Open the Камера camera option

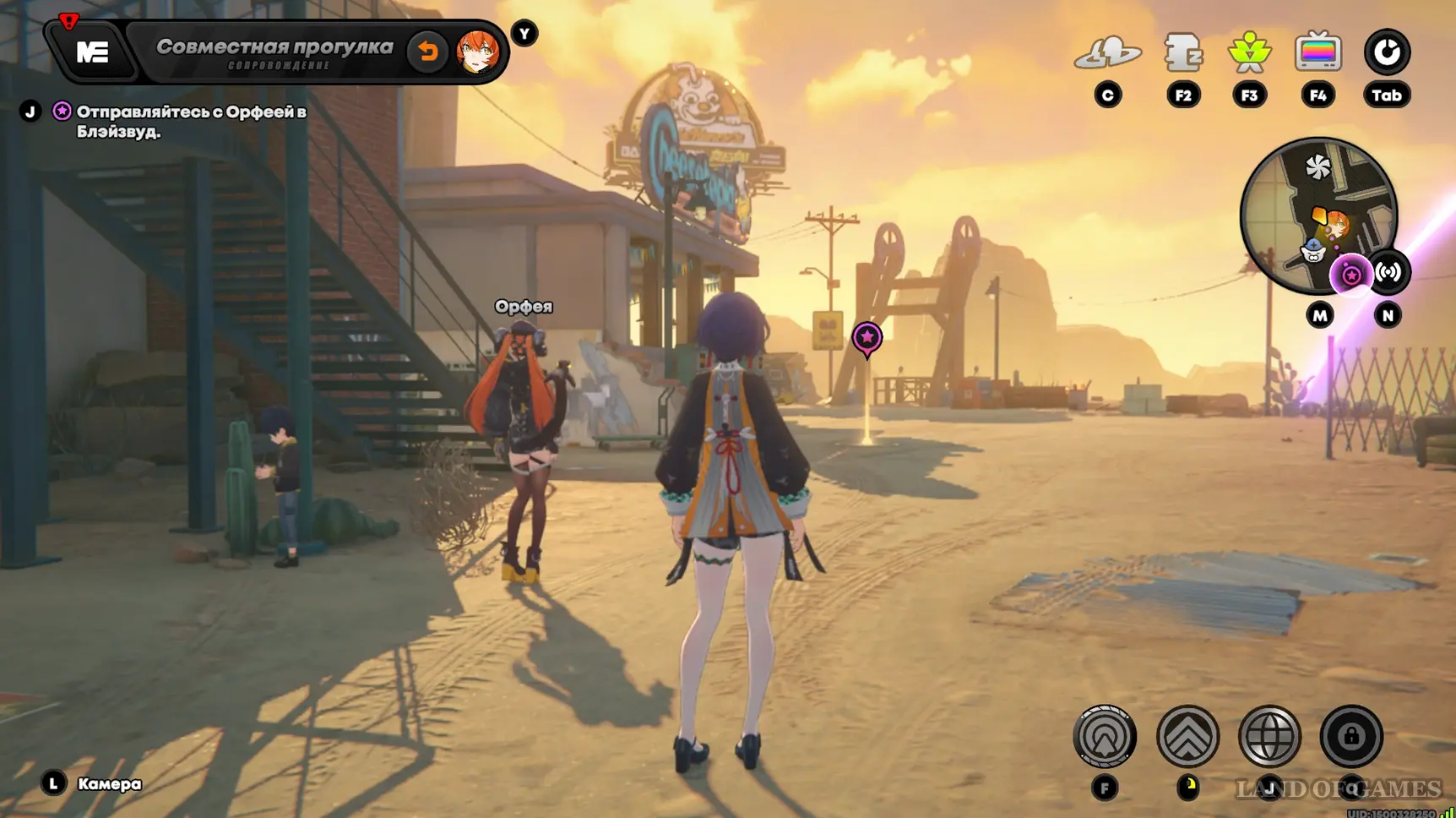(109, 784)
